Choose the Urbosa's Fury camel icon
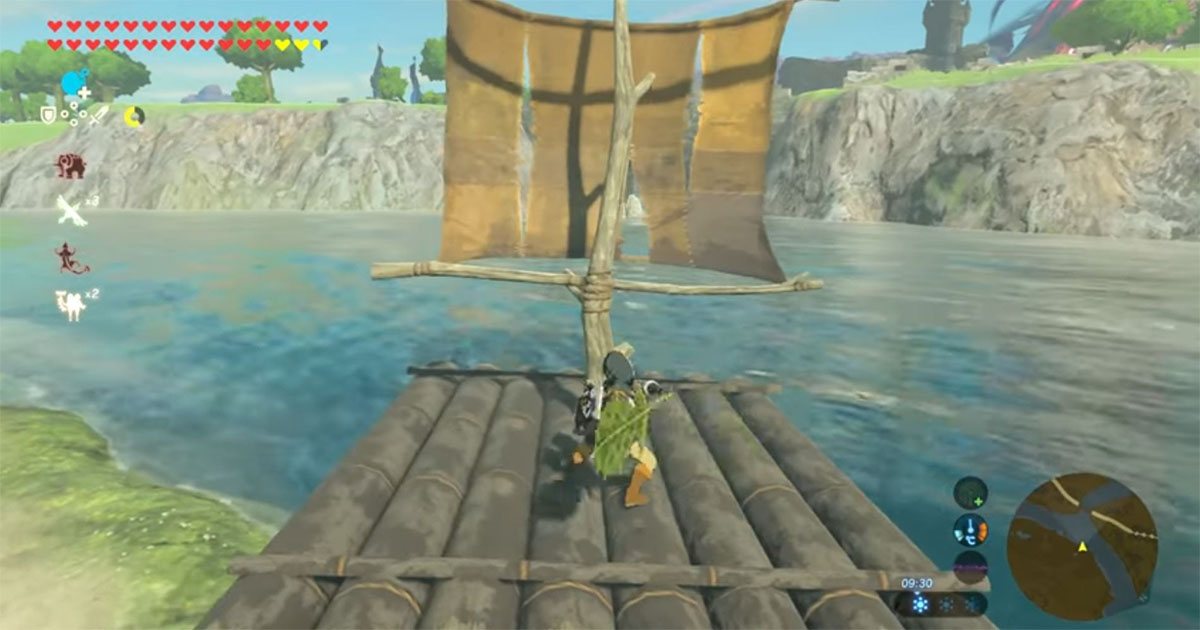 (x=70, y=303)
